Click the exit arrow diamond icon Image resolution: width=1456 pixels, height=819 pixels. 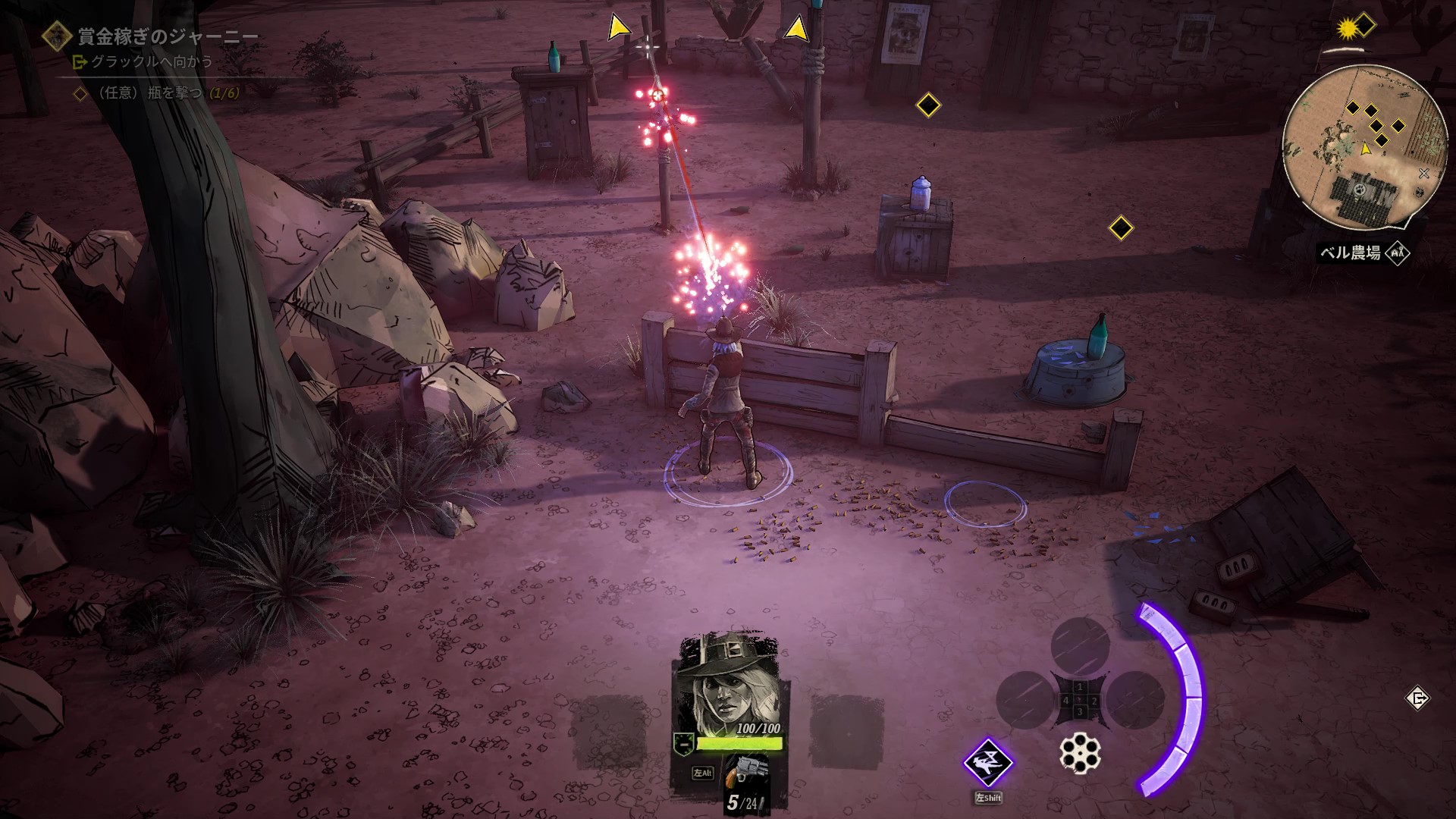[x=1417, y=698]
